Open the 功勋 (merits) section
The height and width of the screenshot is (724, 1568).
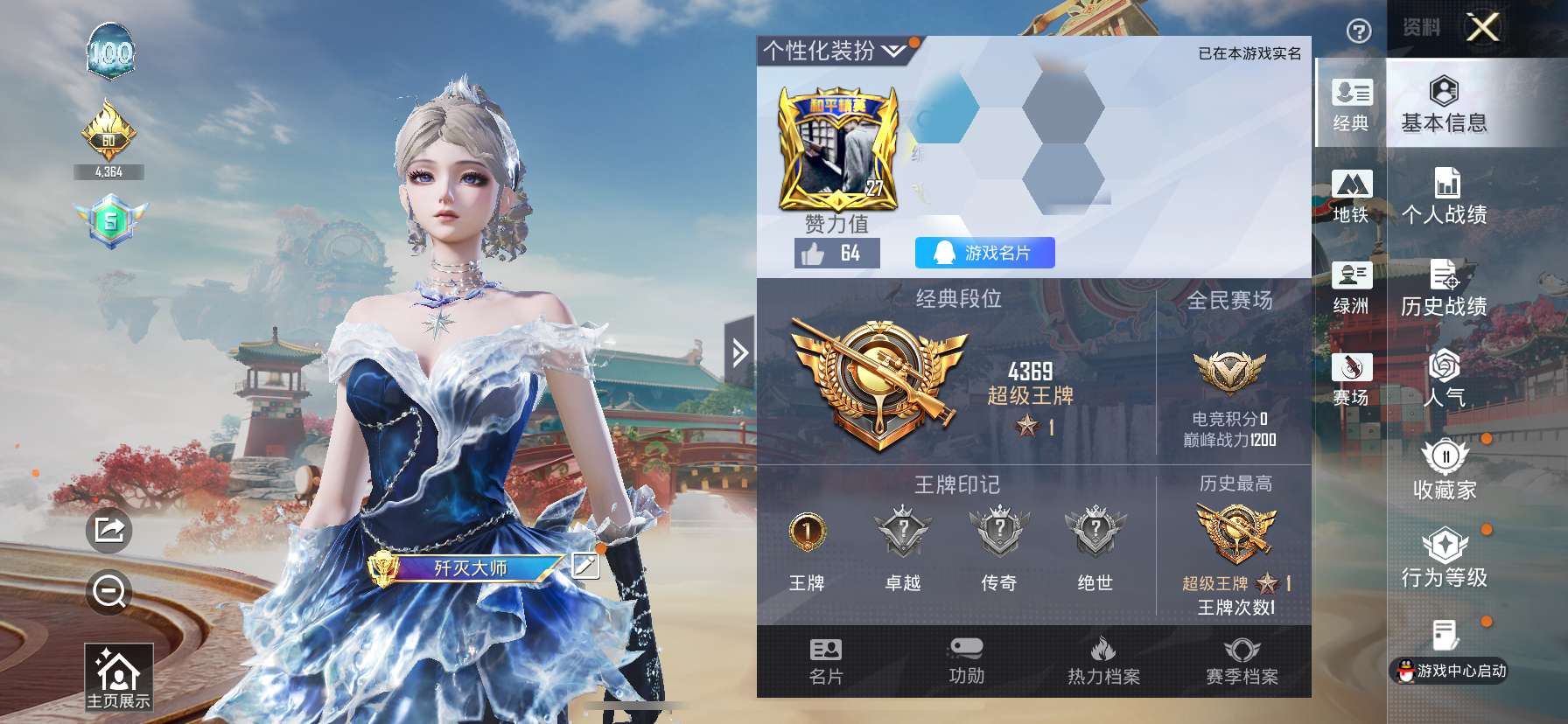click(965, 662)
